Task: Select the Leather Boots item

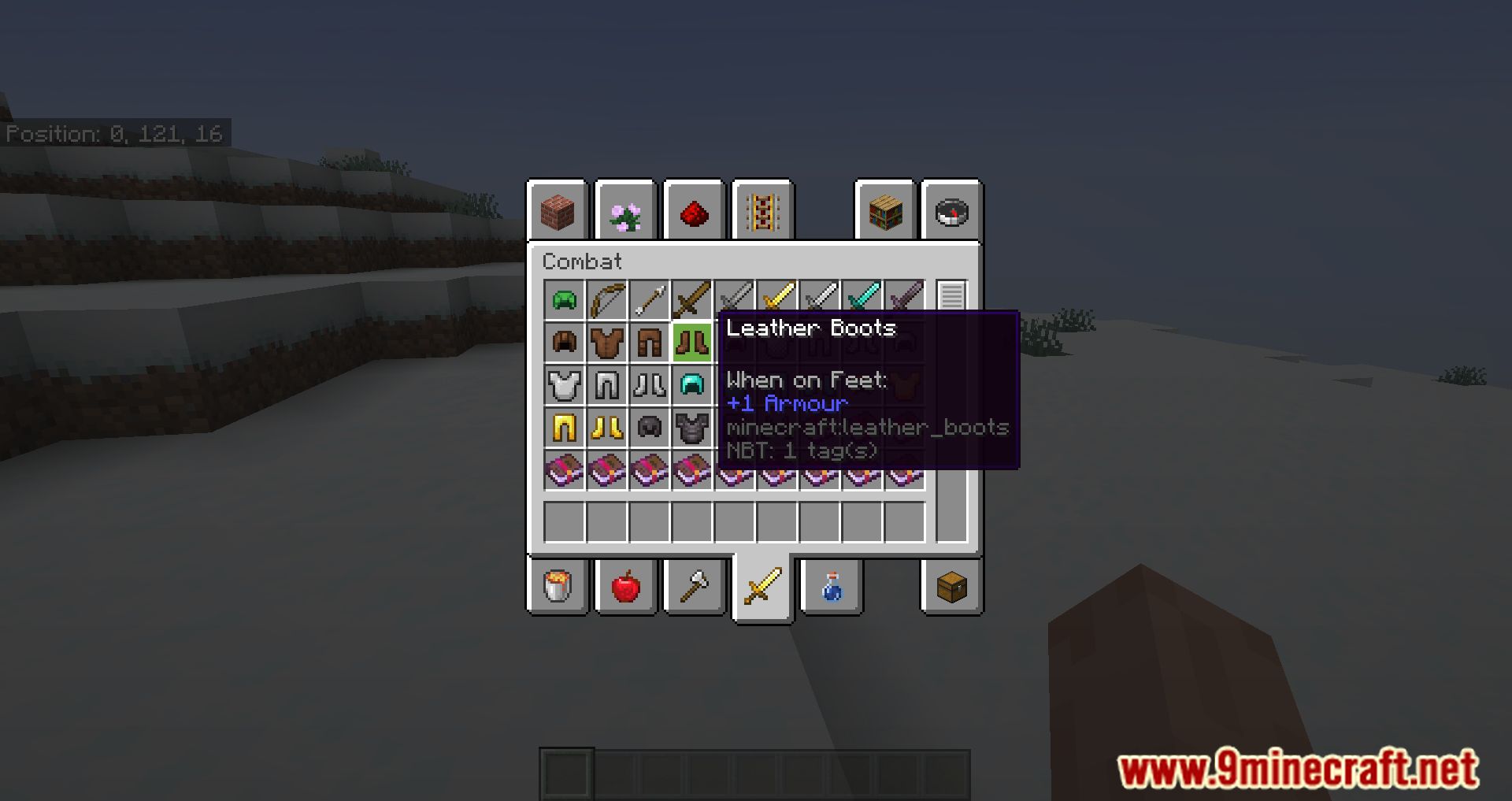Action: [692, 342]
